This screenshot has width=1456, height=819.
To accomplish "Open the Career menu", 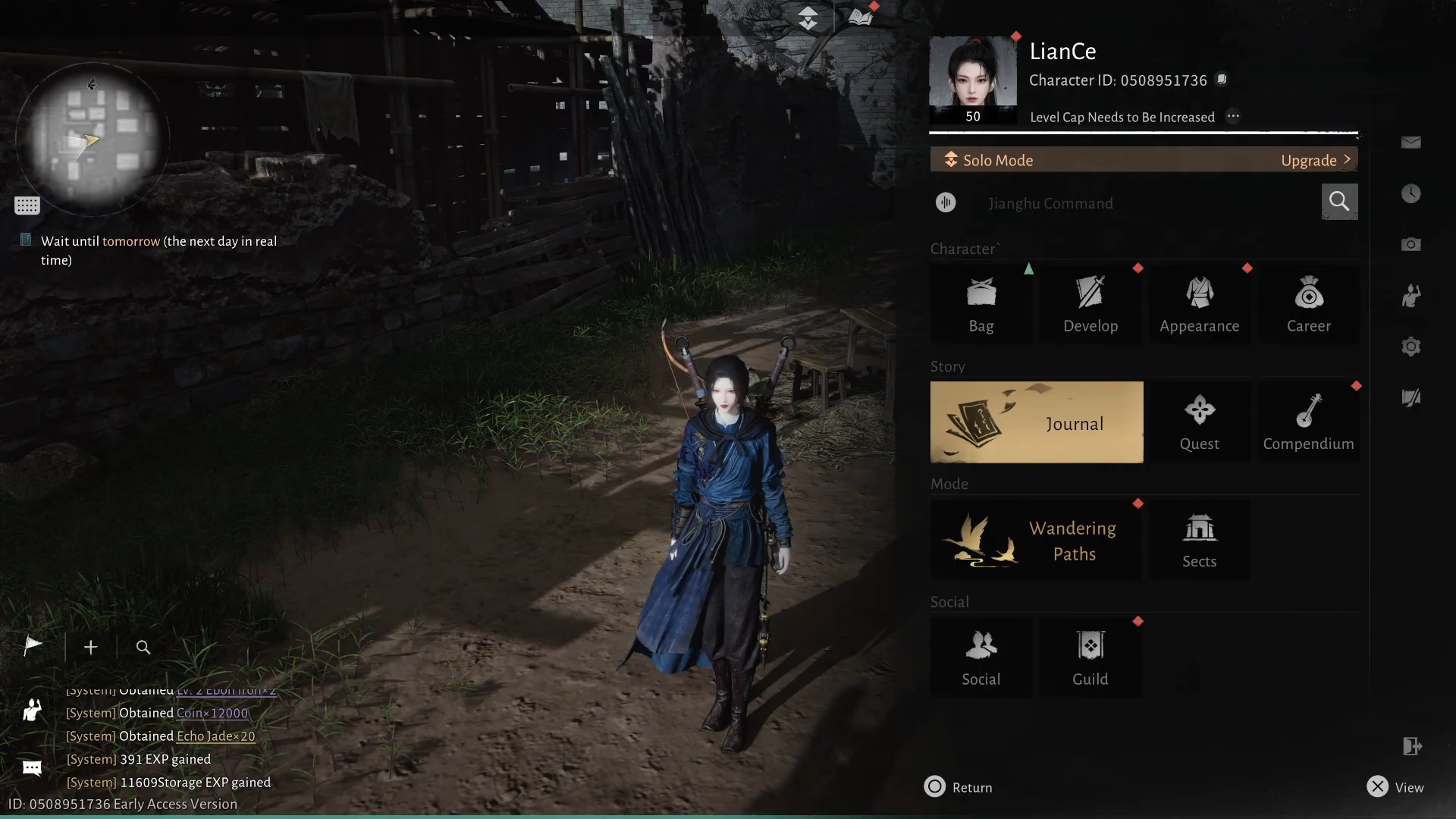I will 1308,305.
